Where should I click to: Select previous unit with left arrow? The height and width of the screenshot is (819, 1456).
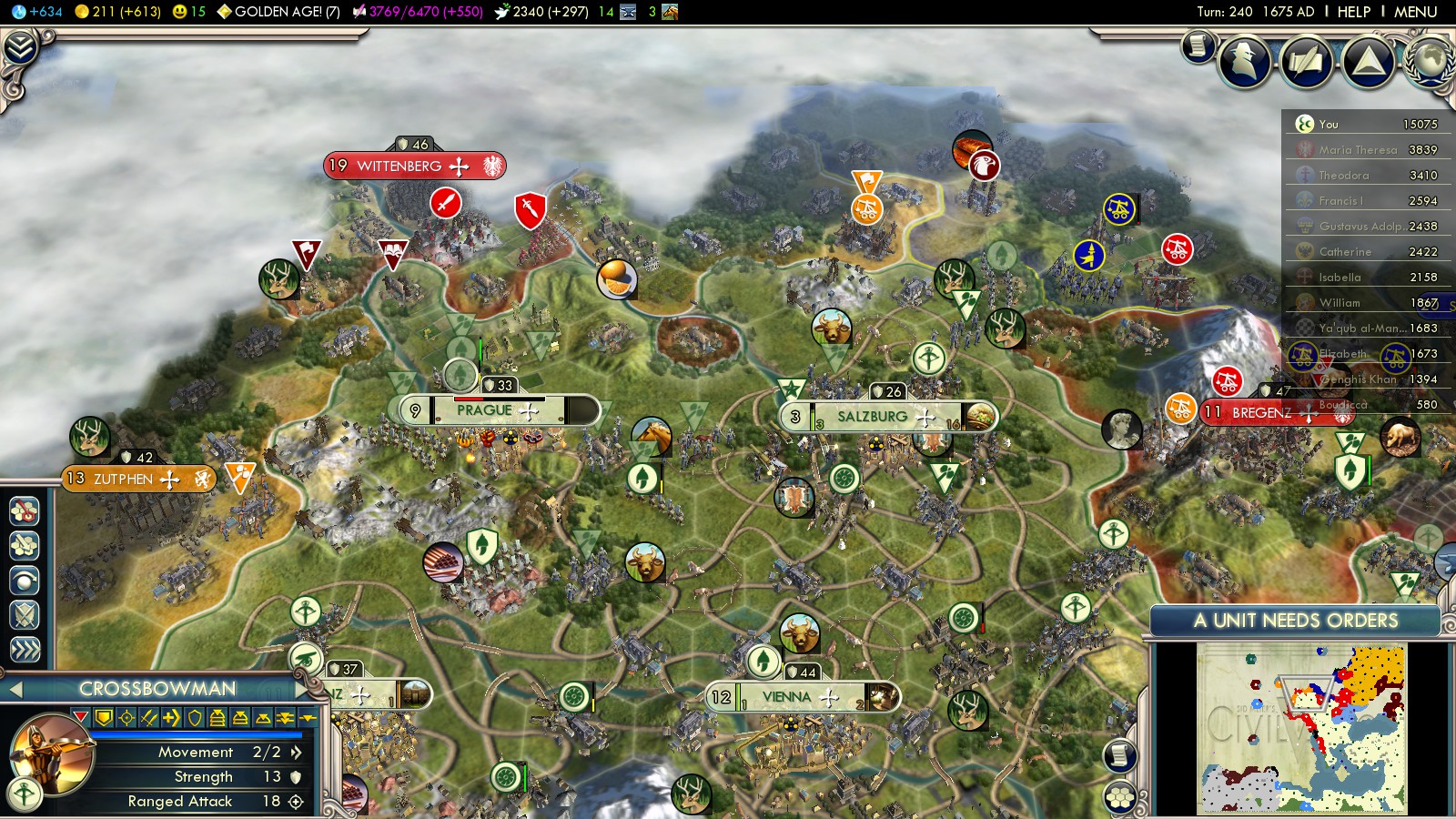[x=15, y=690]
